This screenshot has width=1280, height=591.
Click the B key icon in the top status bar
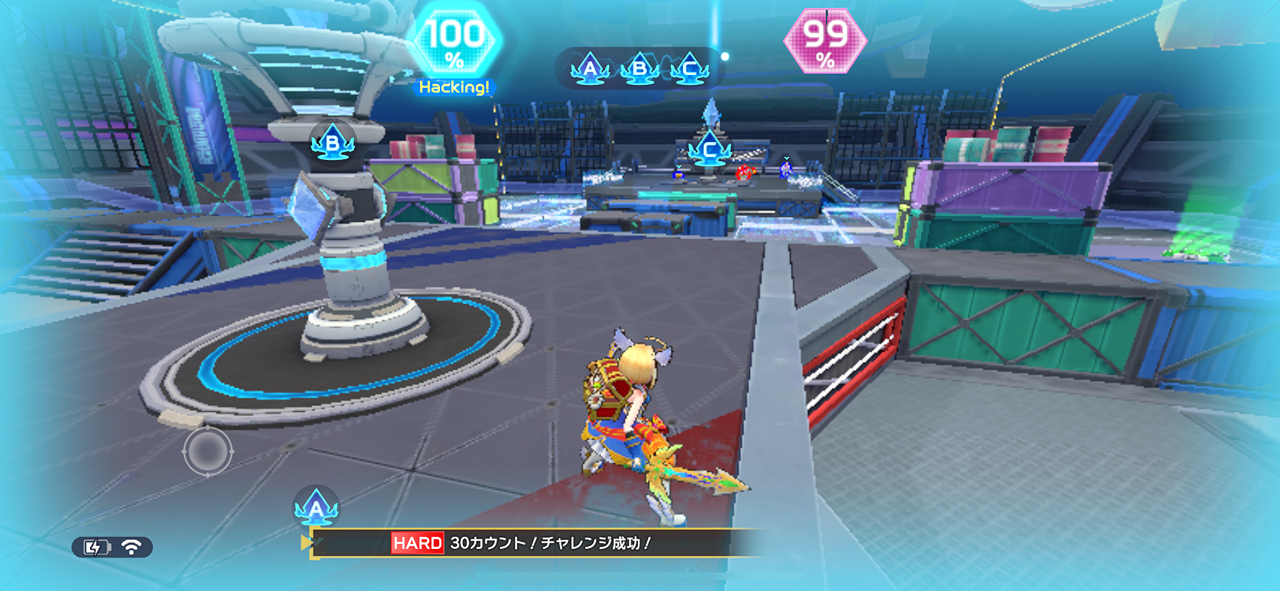point(639,69)
